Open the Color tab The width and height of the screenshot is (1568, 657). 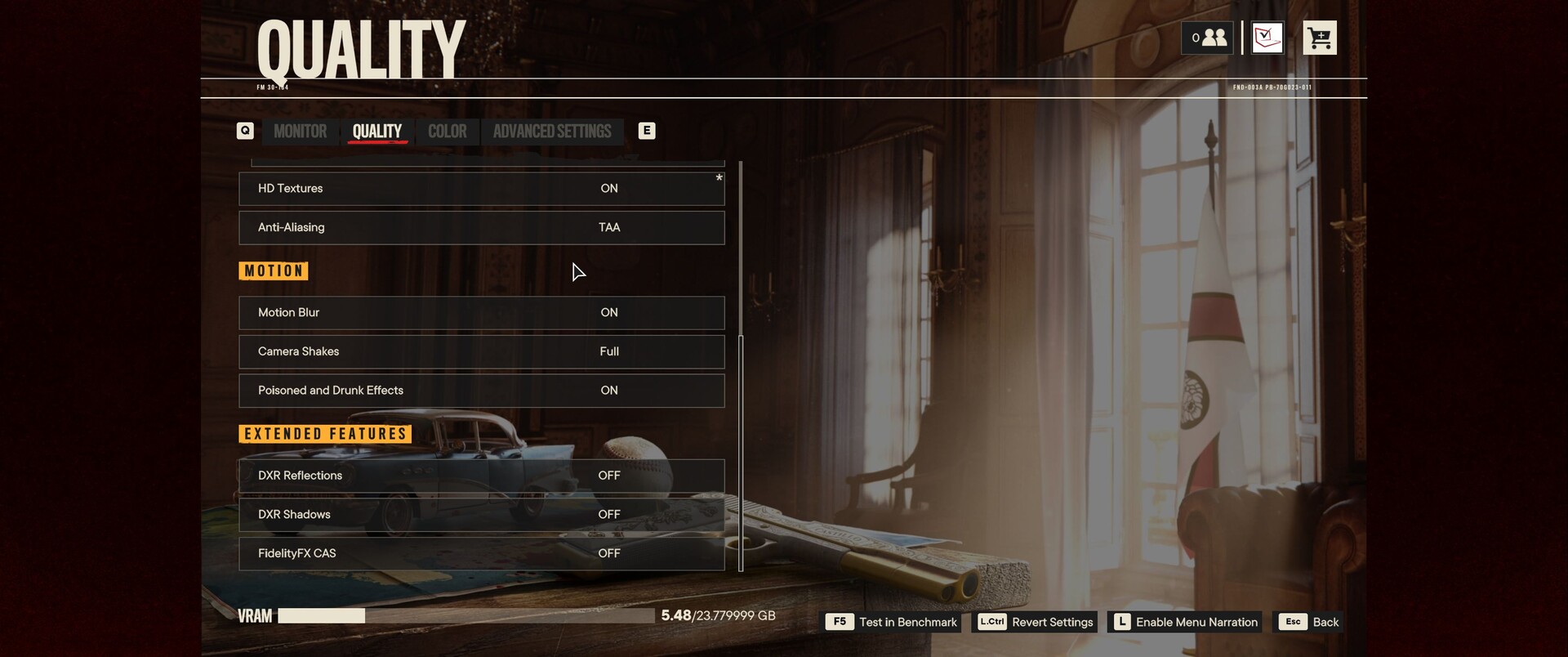click(x=447, y=132)
